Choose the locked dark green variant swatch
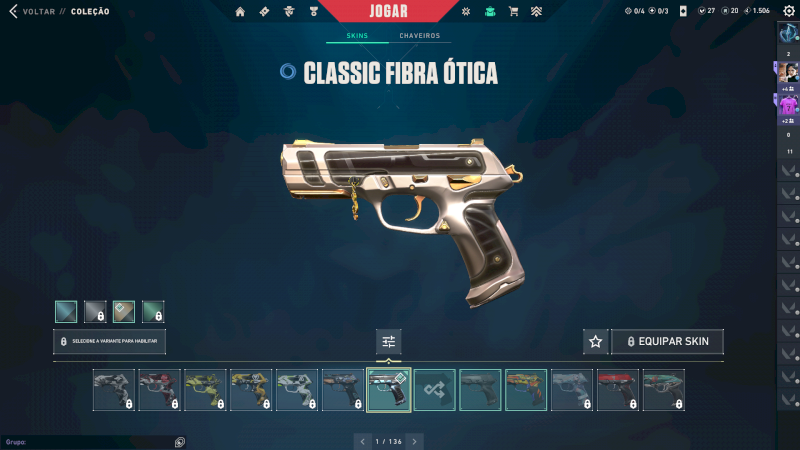The height and width of the screenshot is (450, 800). pyautogui.click(x=153, y=311)
